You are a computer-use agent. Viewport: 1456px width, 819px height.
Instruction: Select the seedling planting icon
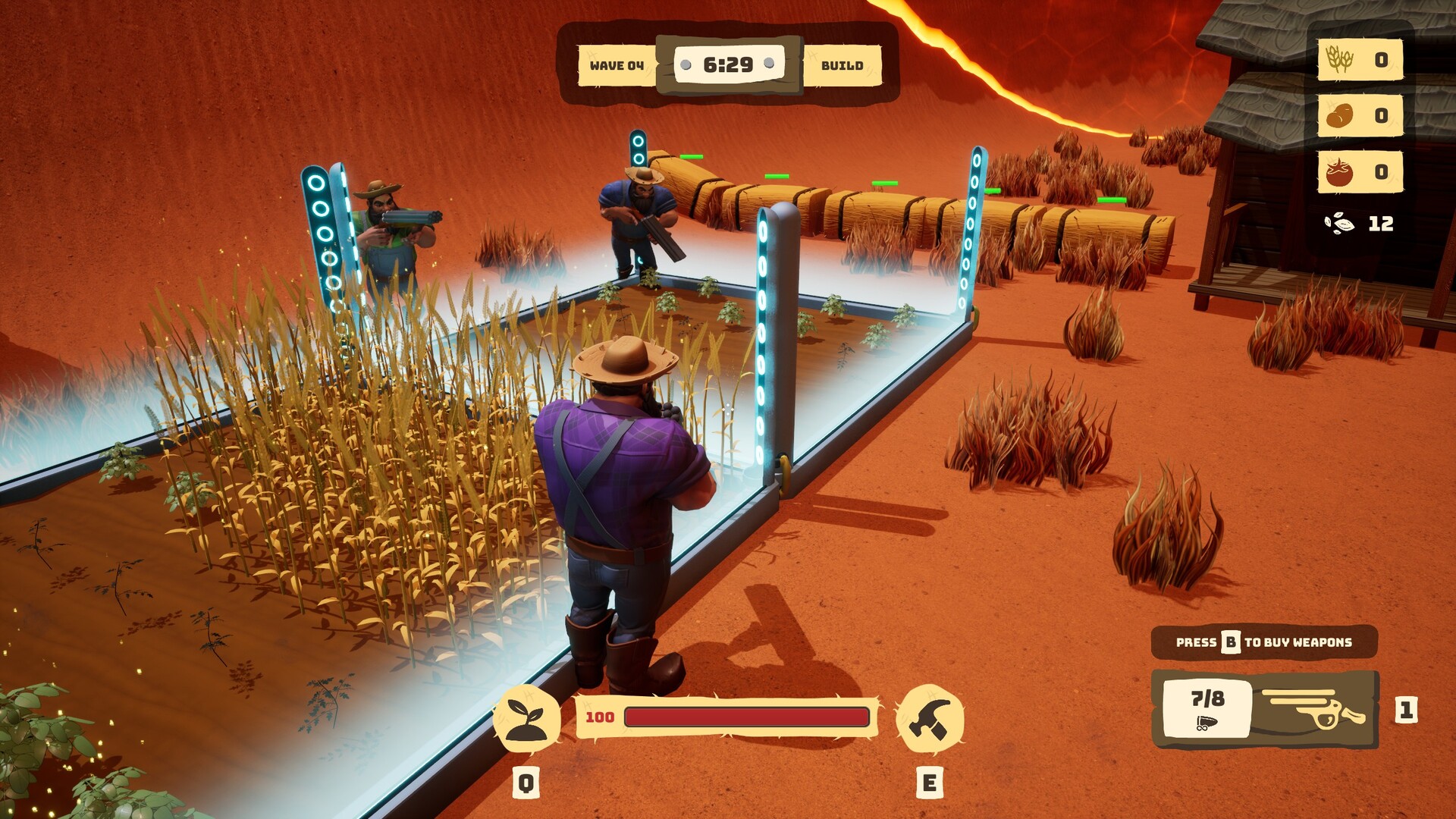coord(526,718)
